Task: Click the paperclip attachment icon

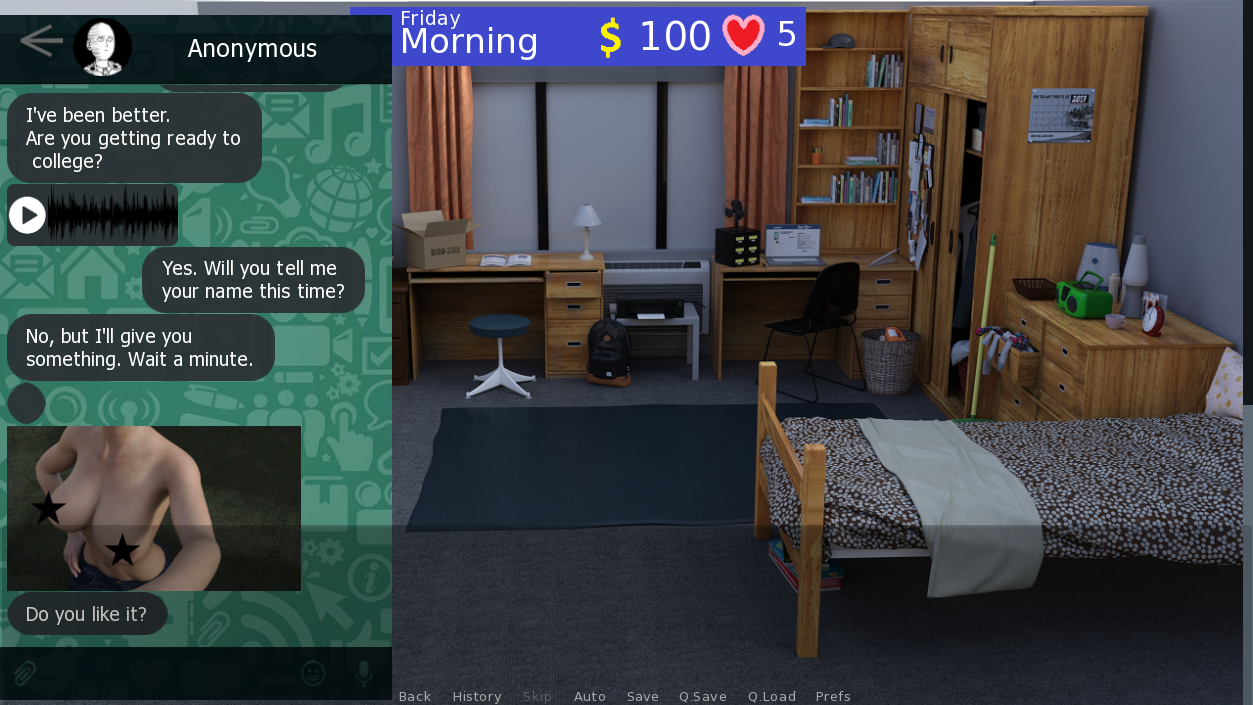Action: point(25,673)
